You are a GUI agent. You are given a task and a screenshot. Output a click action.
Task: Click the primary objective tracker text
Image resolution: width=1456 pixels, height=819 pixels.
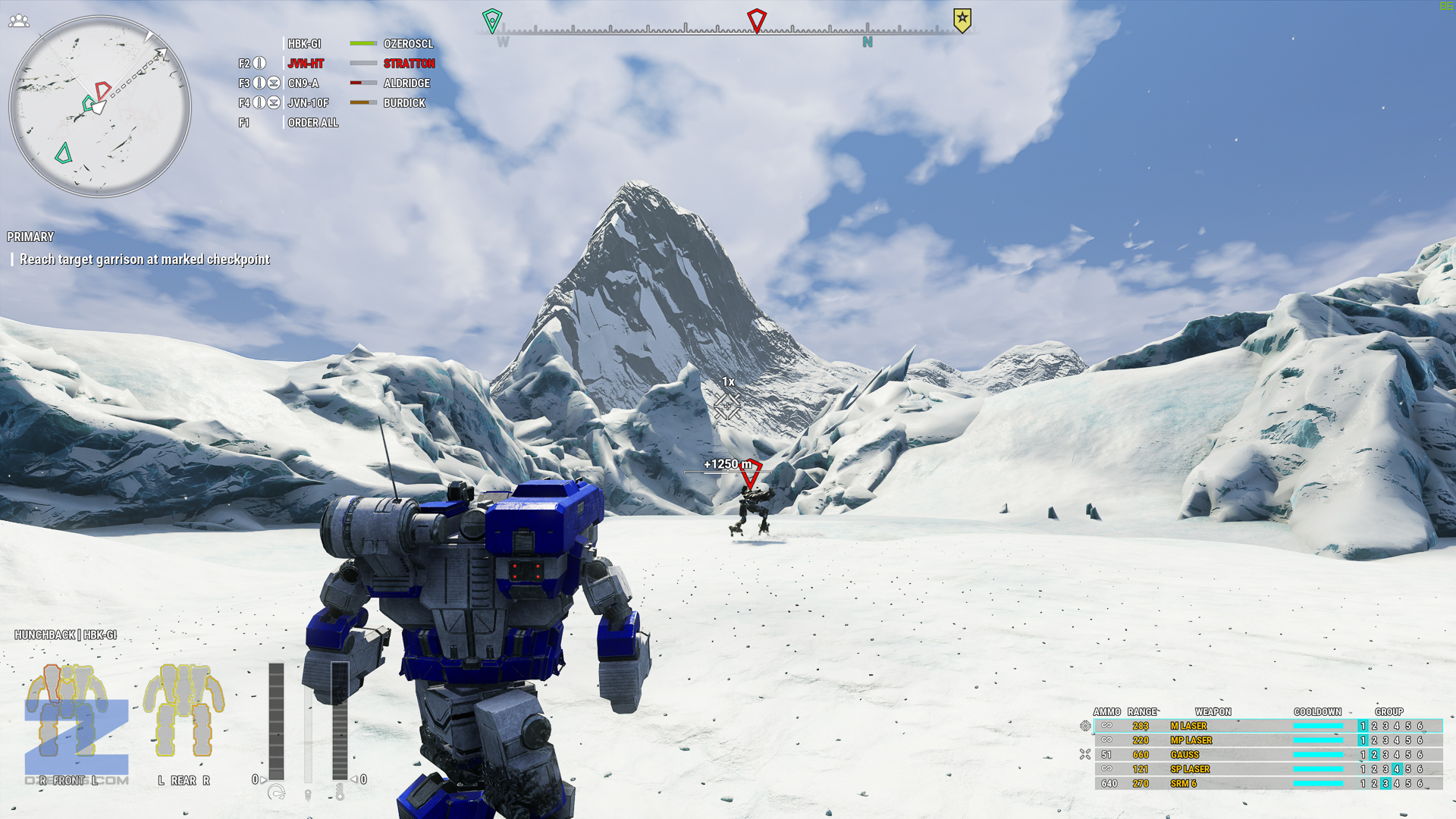coord(144,259)
